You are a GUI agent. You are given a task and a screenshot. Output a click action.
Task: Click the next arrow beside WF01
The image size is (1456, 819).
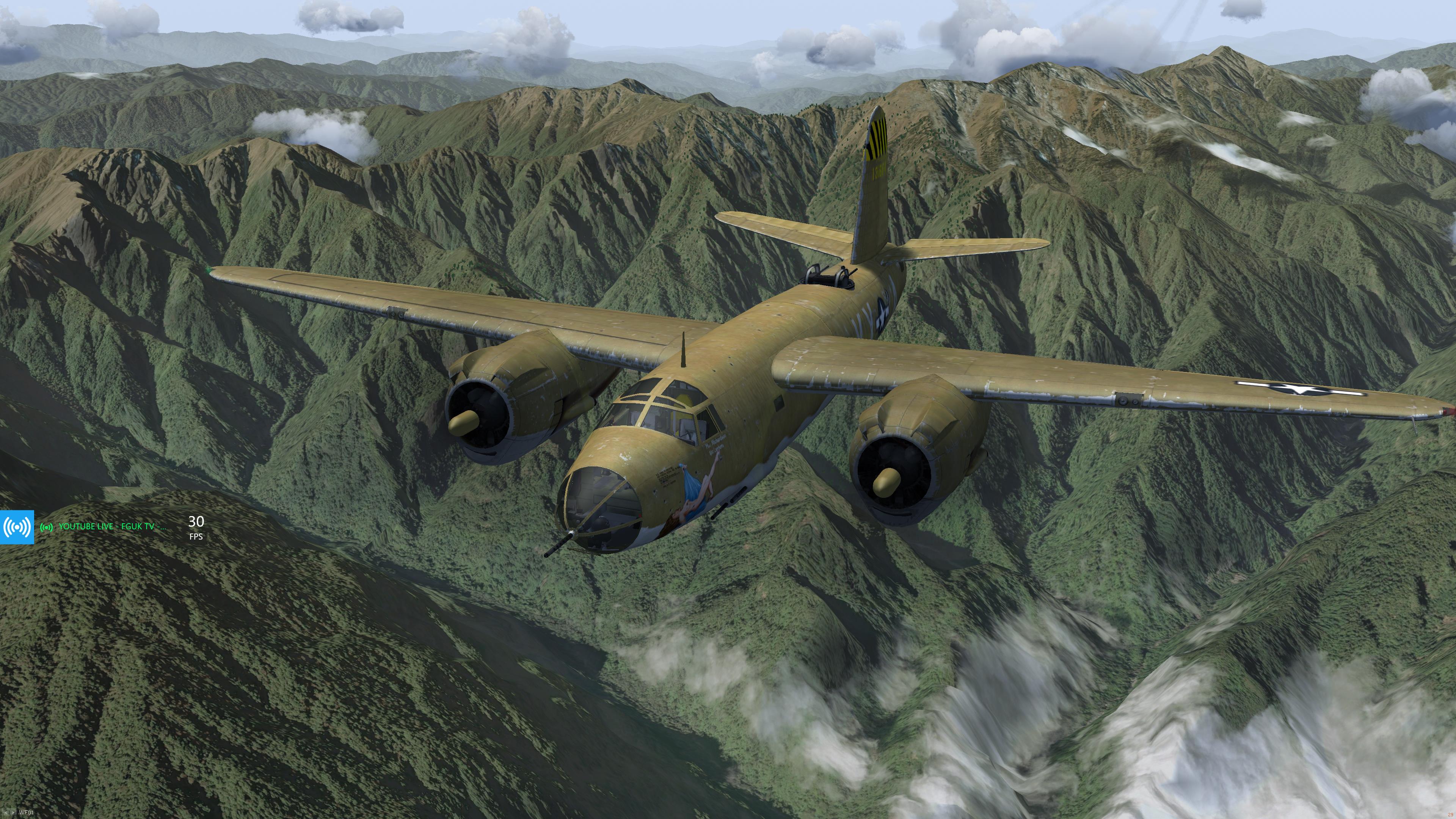pos(13,813)
